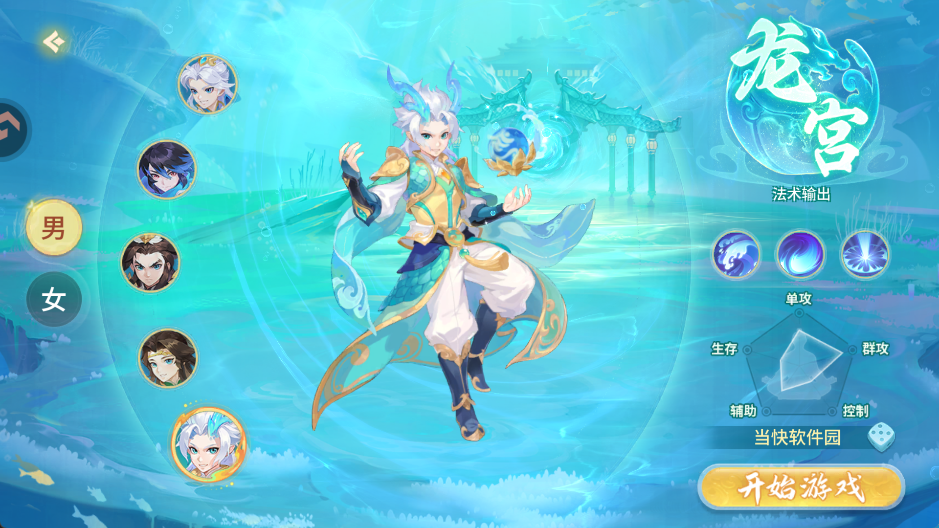Pick the brown-haired warrior portrait with headband

(x=150, y=262)
